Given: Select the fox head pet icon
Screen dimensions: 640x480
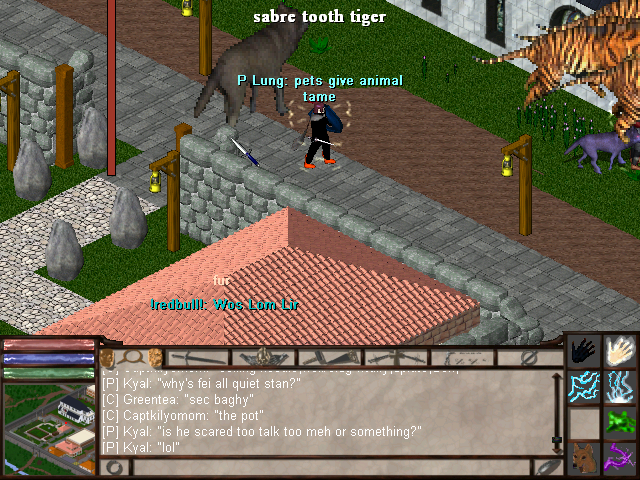Looking at the screenshot, I should [584, 457].
